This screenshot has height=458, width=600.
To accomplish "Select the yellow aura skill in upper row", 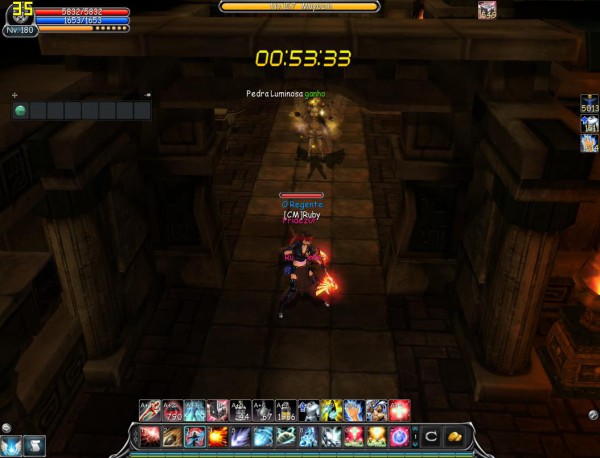I will coord(331,409).
